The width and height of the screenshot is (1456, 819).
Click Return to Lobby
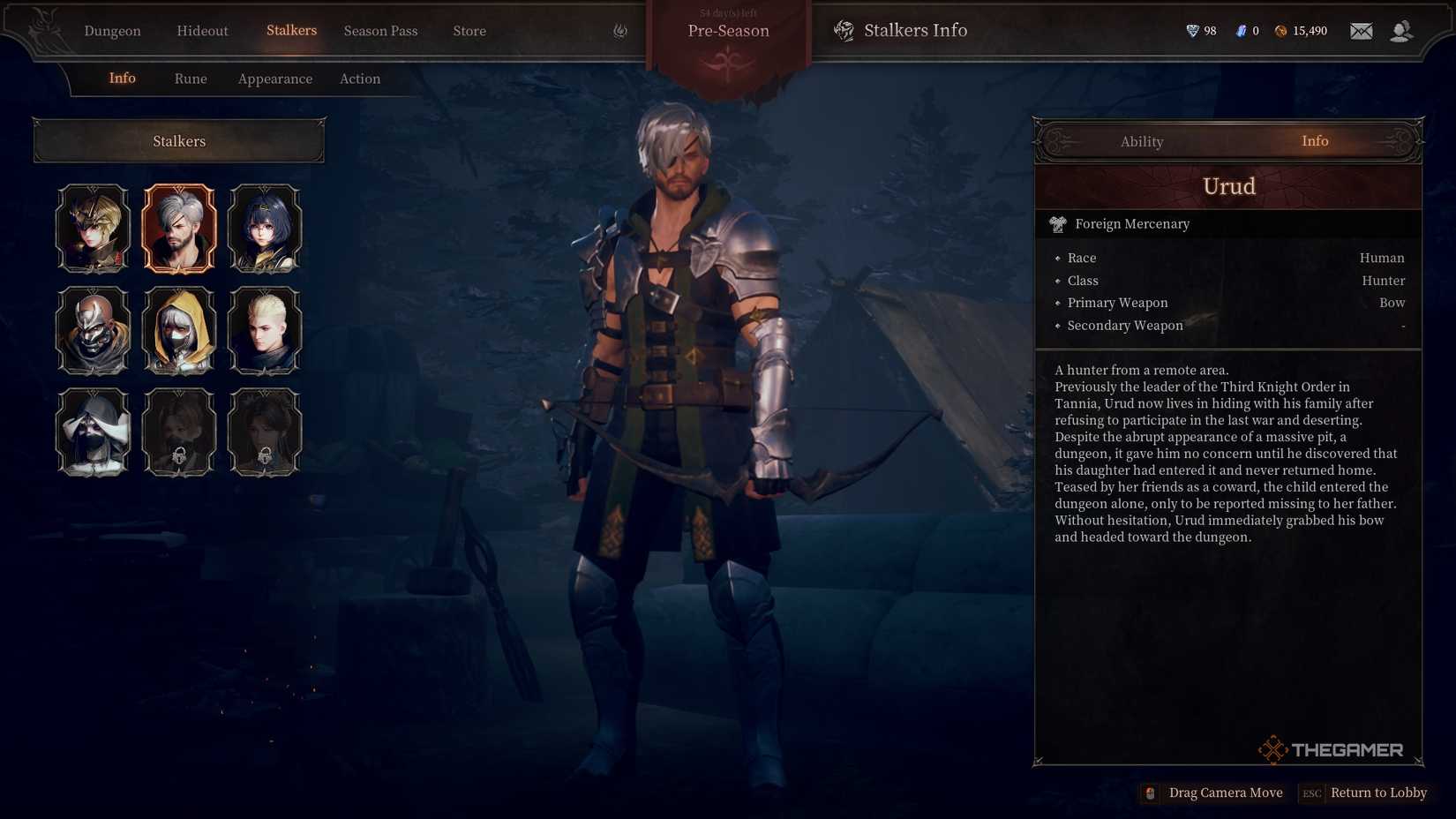click(1379, 793)
